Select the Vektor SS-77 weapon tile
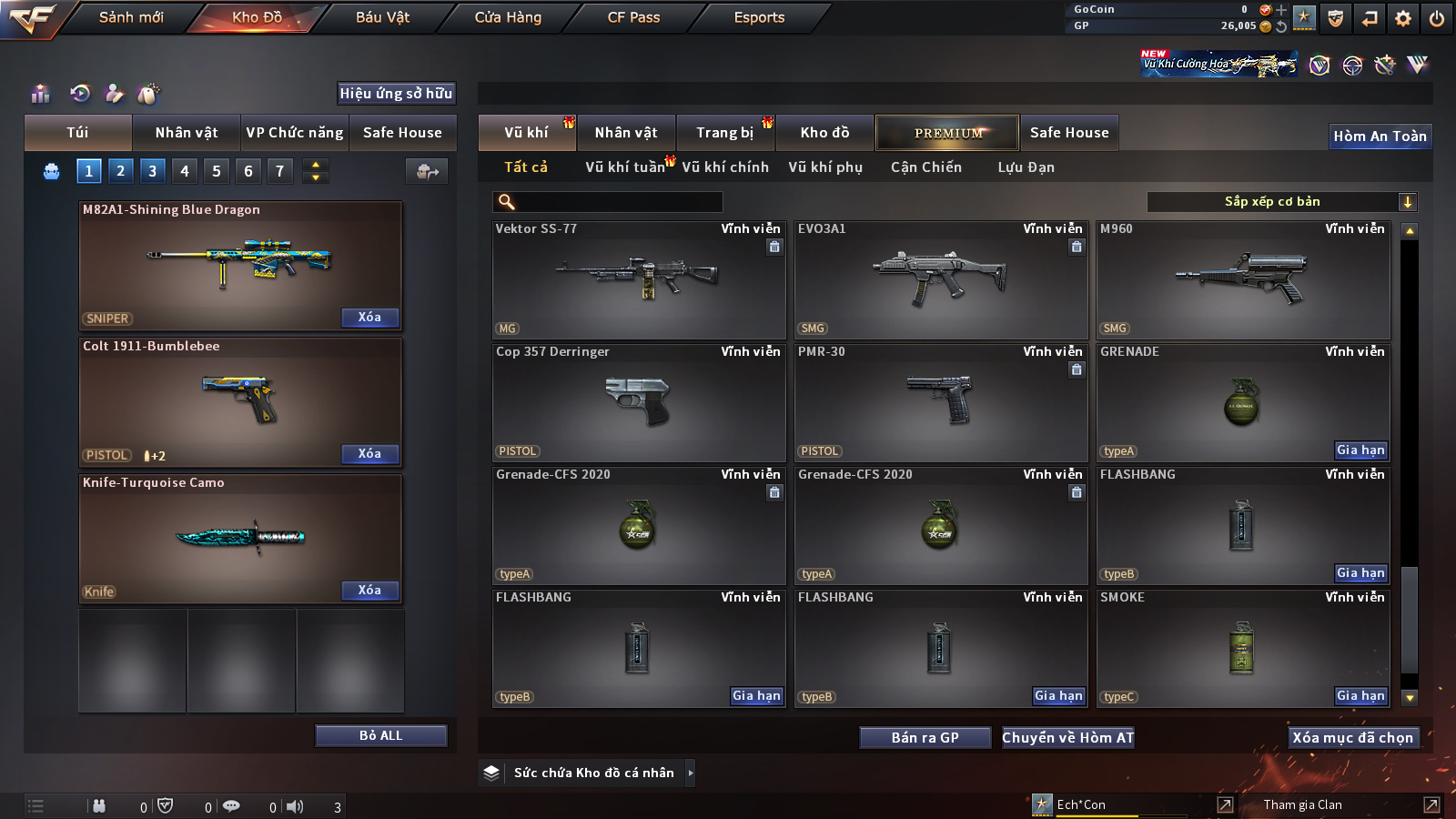The height and width of the screenshot is (819, 1456). 638,280
